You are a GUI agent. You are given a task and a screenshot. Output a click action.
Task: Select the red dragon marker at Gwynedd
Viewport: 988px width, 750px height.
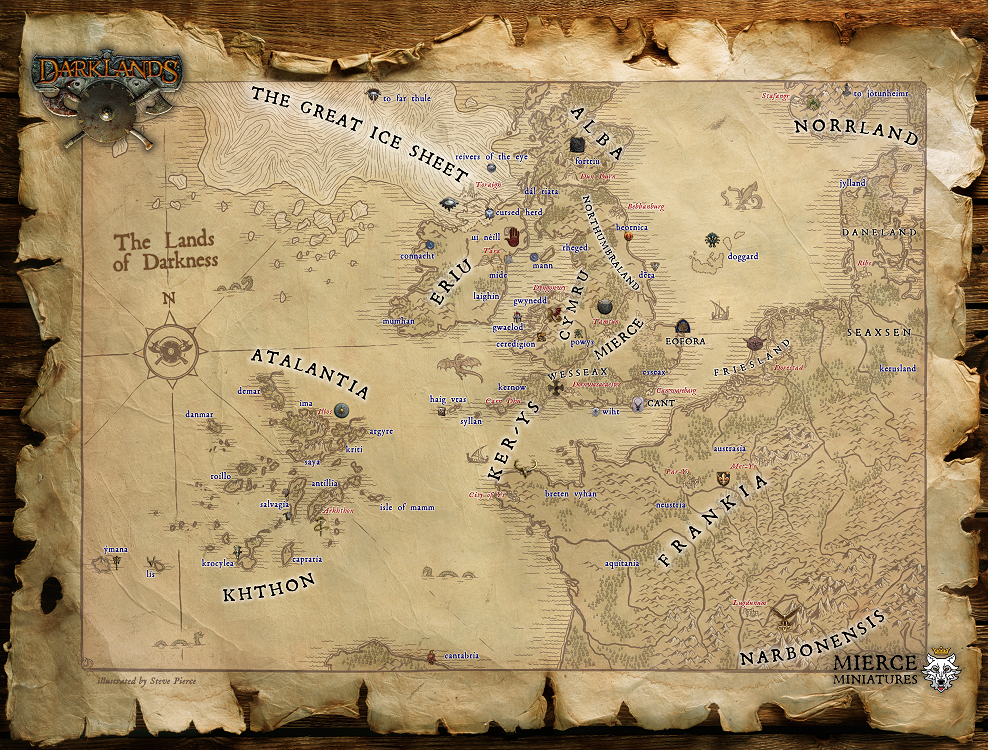point(552,314)
